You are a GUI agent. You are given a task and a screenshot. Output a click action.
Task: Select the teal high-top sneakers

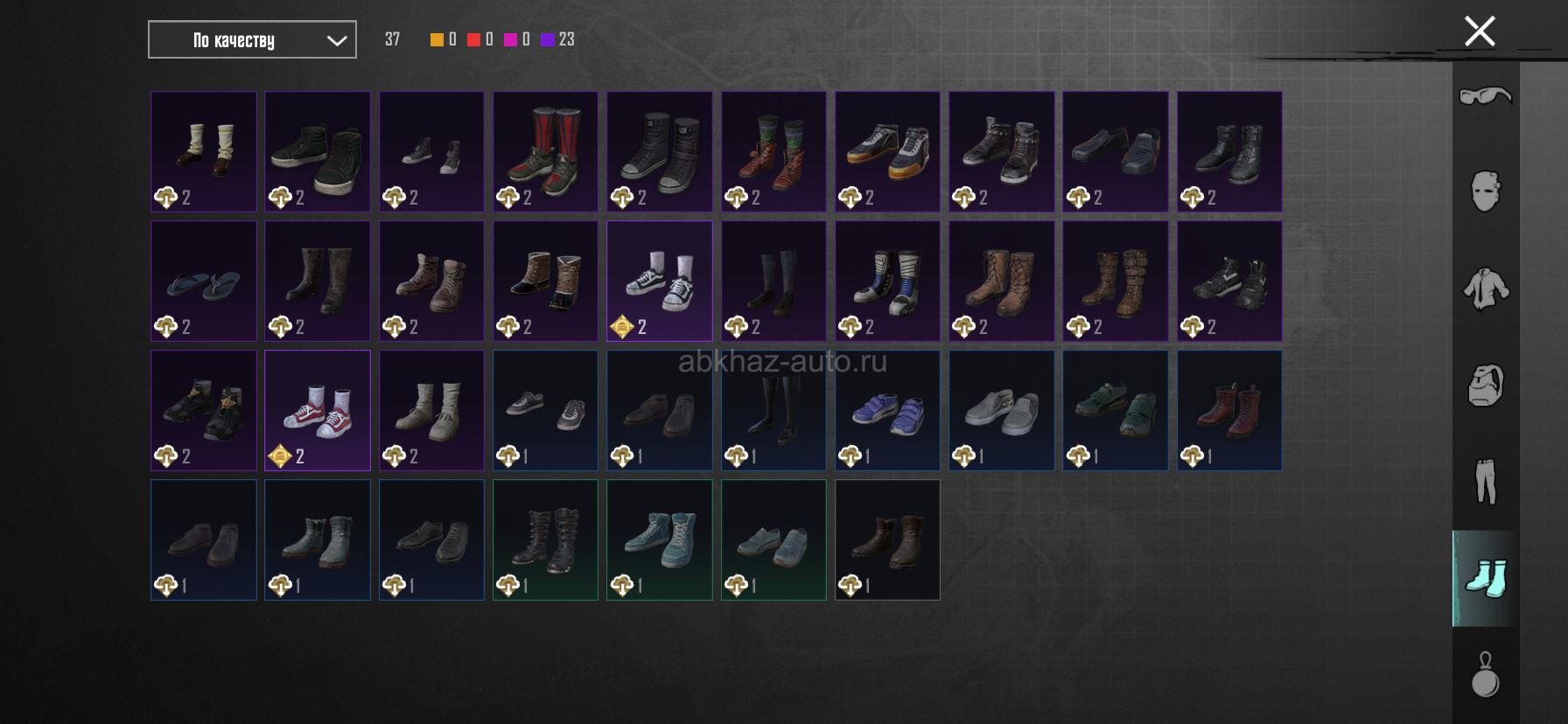(659, 540)
